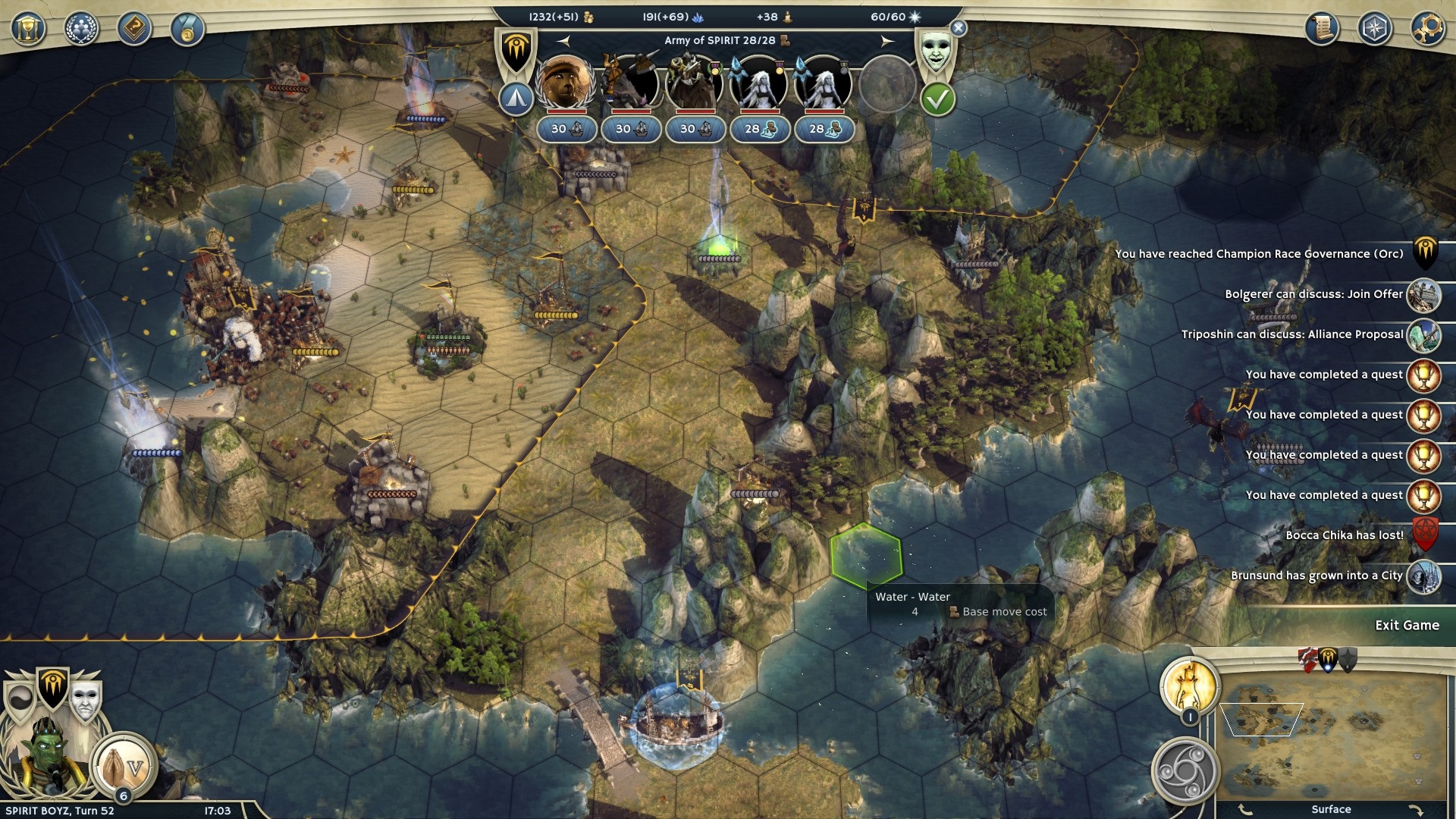The image size is (1456, 819).
Task: Select the hero portrait in the army
Action: point(565,82)
